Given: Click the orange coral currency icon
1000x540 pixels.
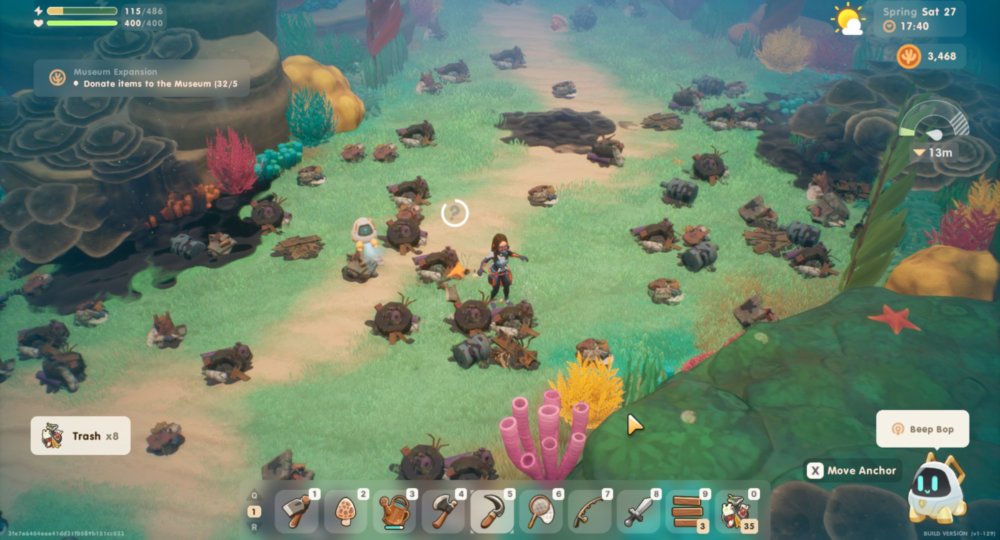Looking at the screenshot, I should click(909, 56).
